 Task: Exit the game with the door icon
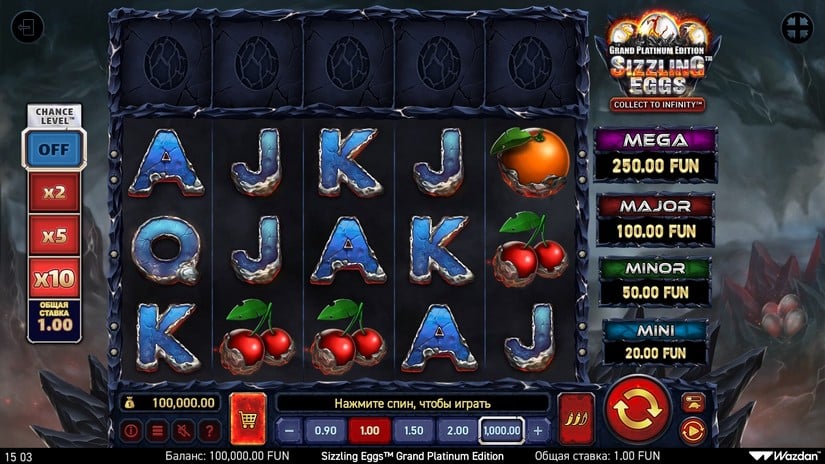click(x=27, y=28)
